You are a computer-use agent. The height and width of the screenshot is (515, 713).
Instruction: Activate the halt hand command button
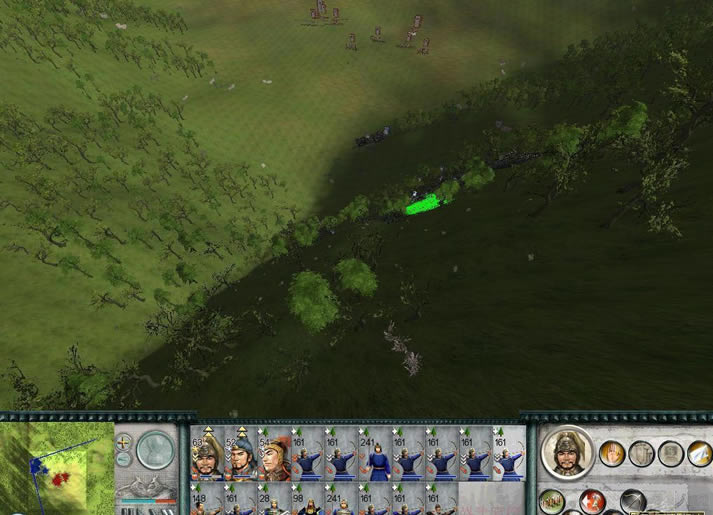(612, 454)
